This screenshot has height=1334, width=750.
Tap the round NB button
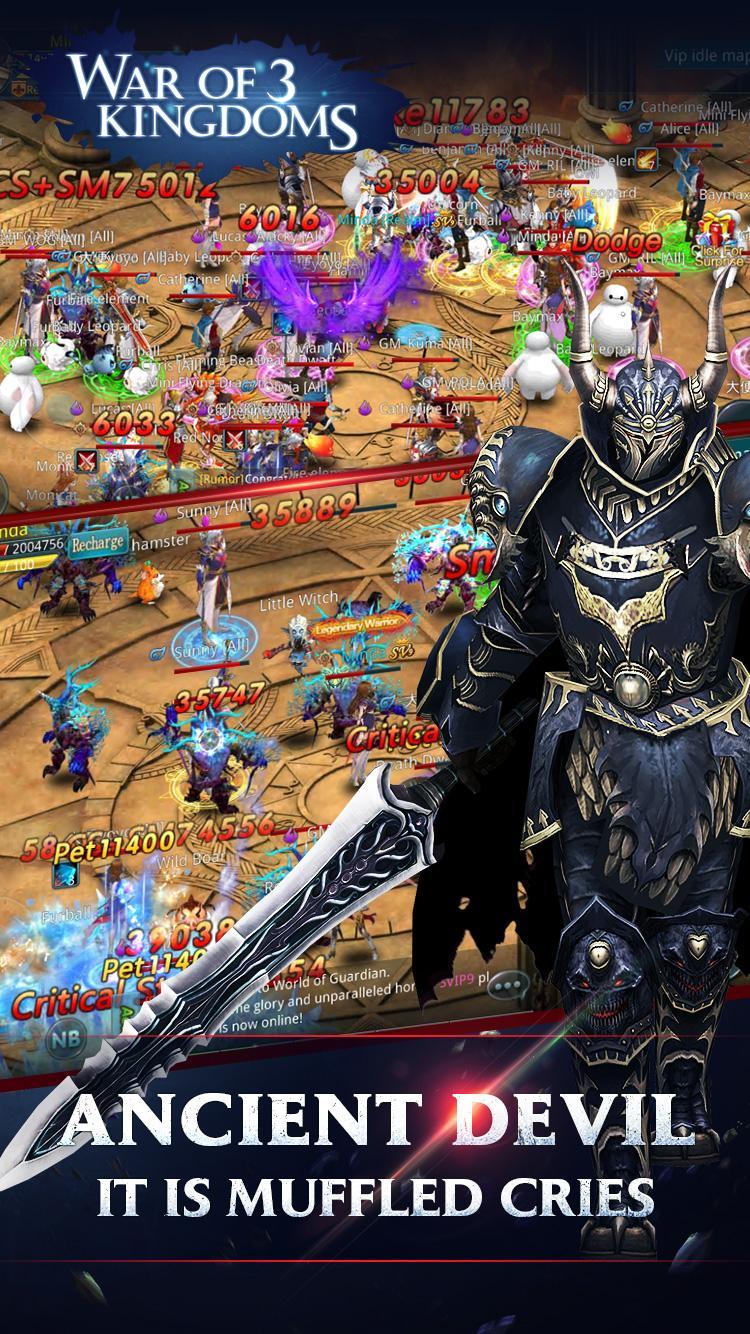pyautogui.click(x=62, y=1037)
